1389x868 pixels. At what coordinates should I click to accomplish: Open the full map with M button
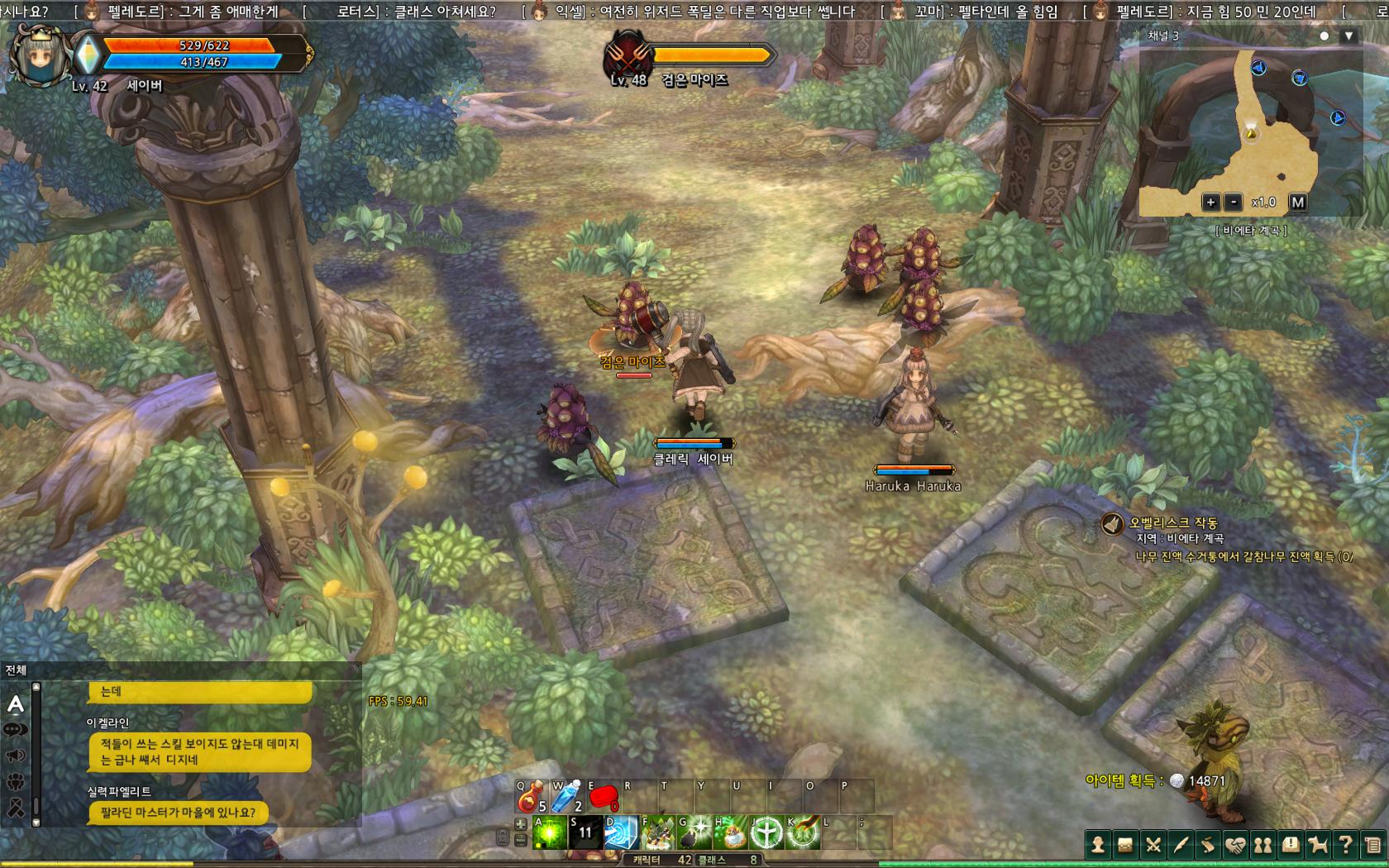point(1297,202)
